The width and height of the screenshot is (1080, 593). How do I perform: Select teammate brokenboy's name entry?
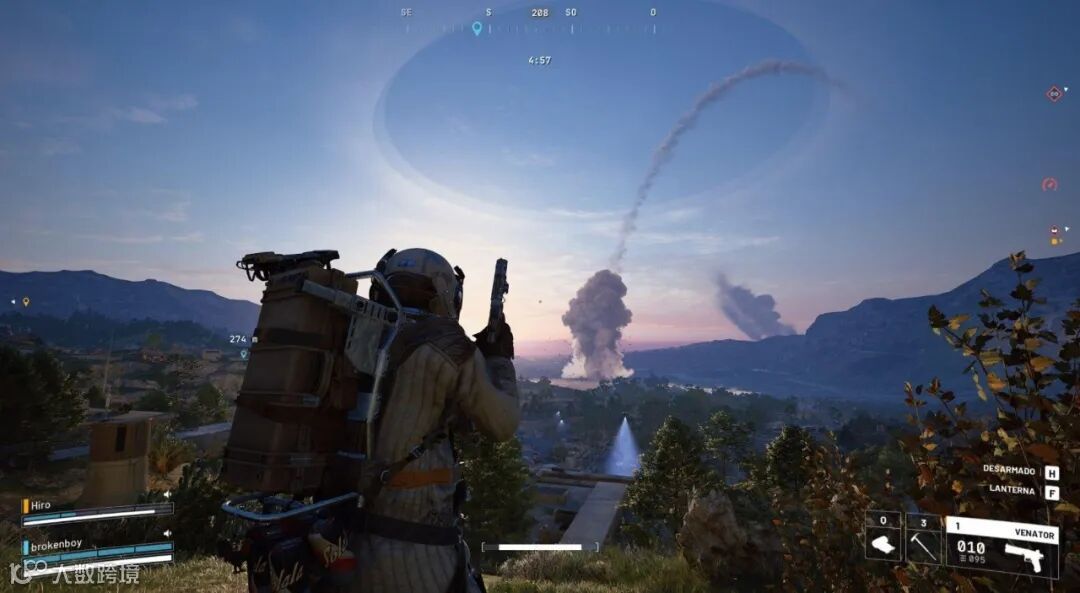pos(55,544)
